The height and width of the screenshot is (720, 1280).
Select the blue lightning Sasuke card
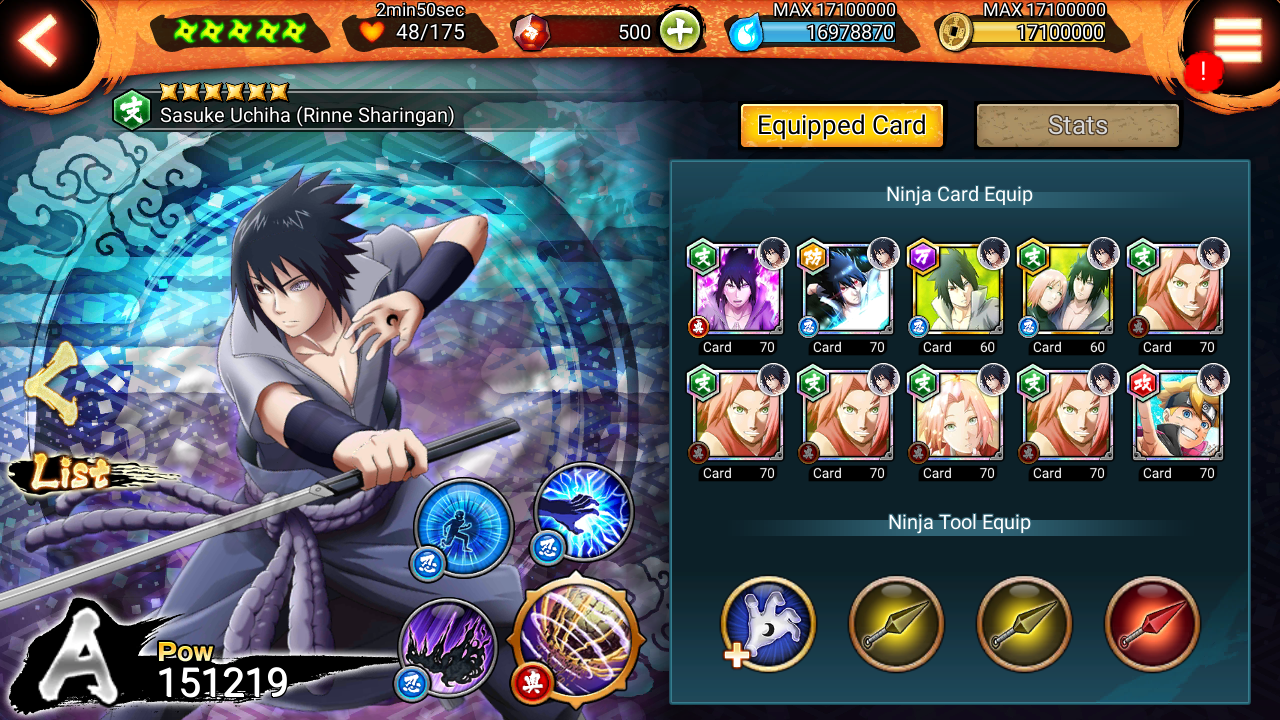tap(848, 290)
